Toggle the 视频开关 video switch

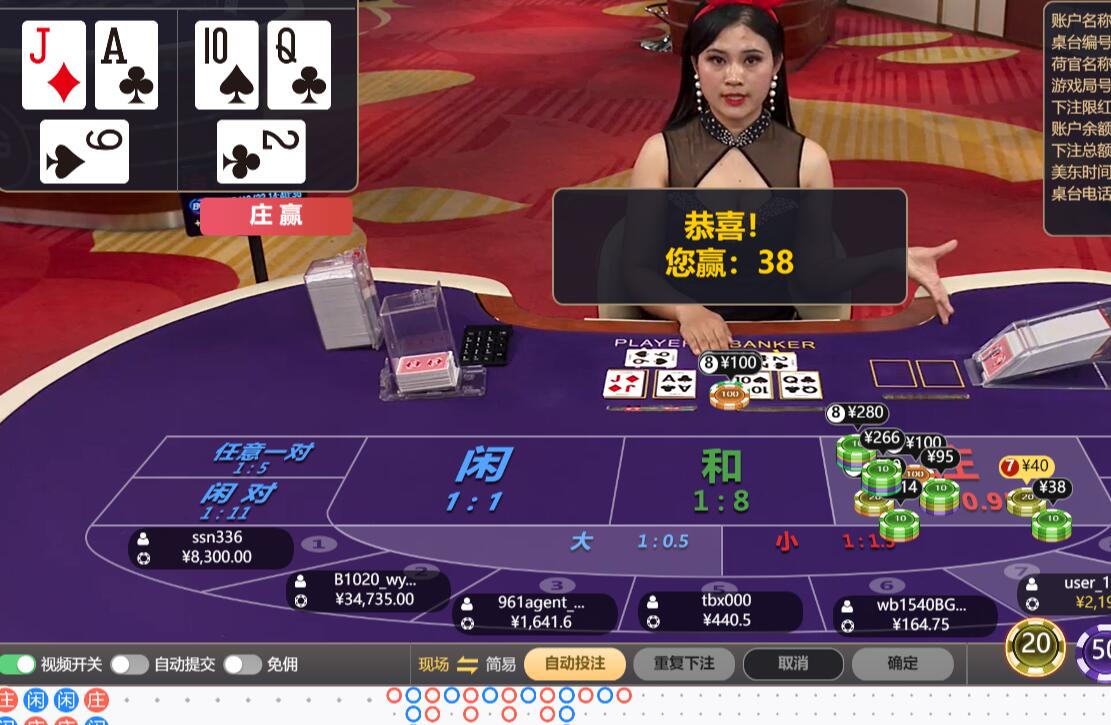pos(18,664)
